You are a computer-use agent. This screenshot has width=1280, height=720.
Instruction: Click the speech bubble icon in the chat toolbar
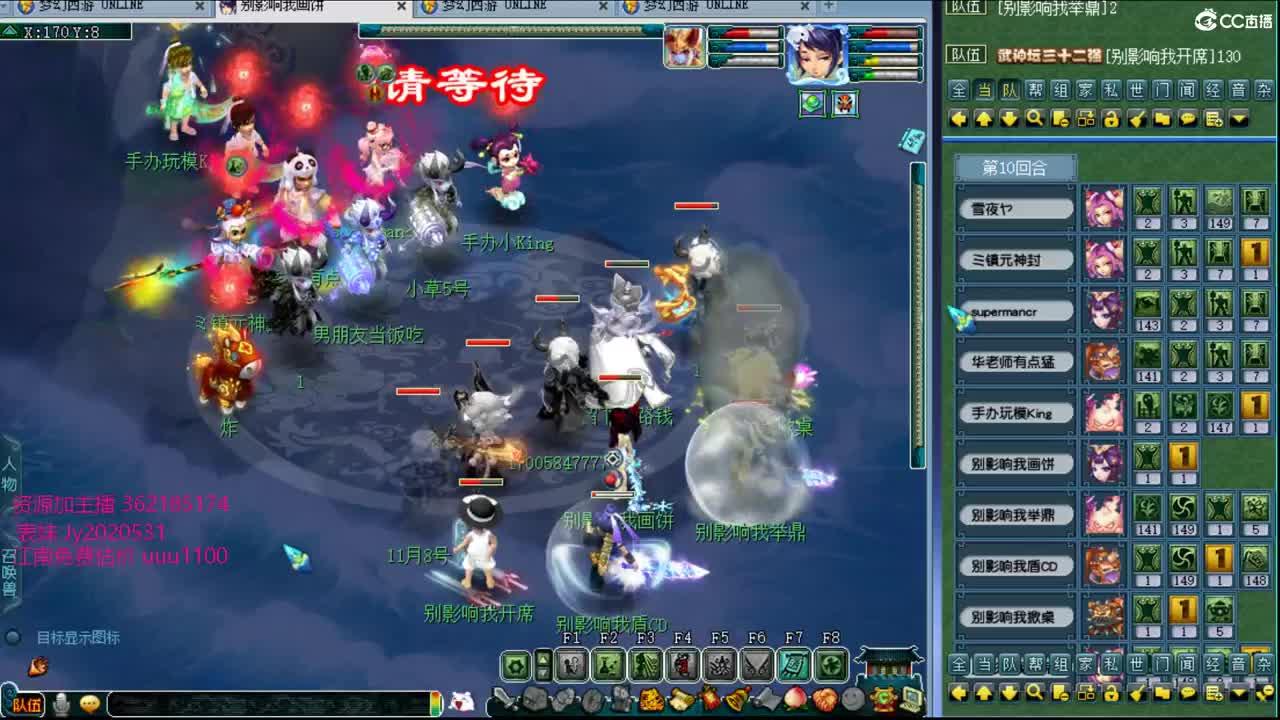click(1187, 120)
